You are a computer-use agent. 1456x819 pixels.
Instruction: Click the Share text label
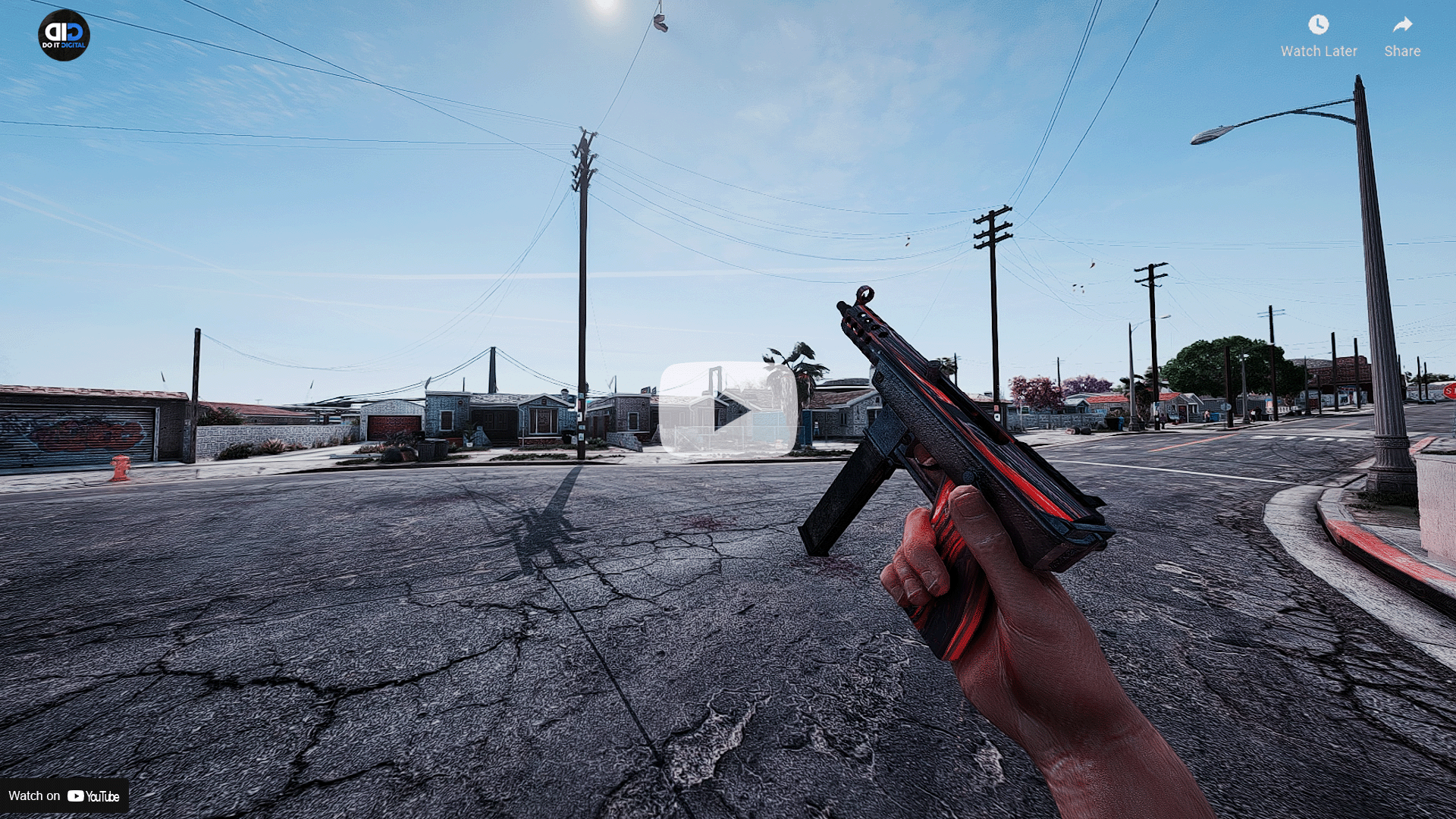click(x=1401, y=51)
